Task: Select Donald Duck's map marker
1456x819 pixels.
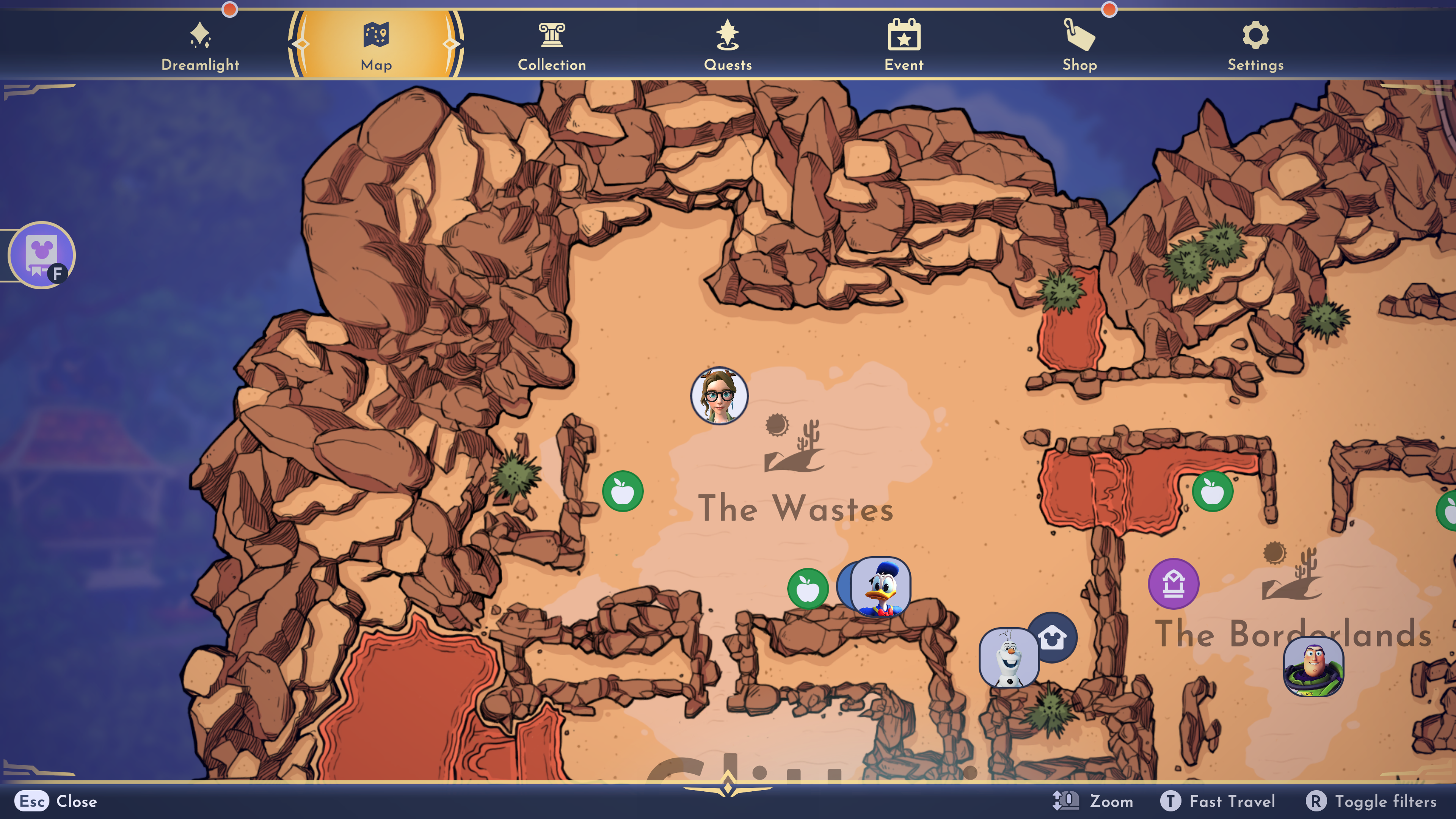Action: tap(880, 587)
